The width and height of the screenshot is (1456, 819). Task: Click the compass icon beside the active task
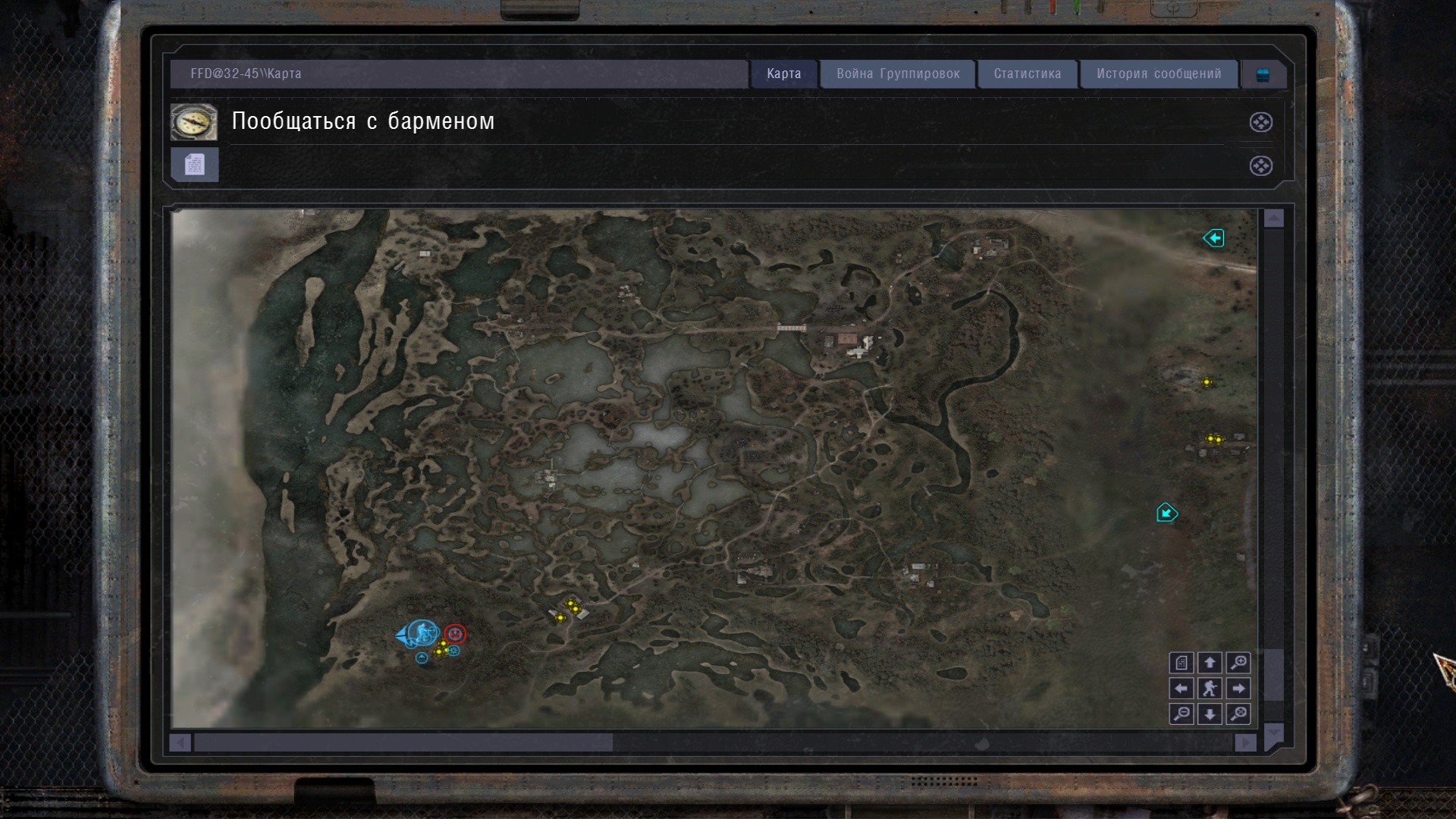tap(194, 121)
